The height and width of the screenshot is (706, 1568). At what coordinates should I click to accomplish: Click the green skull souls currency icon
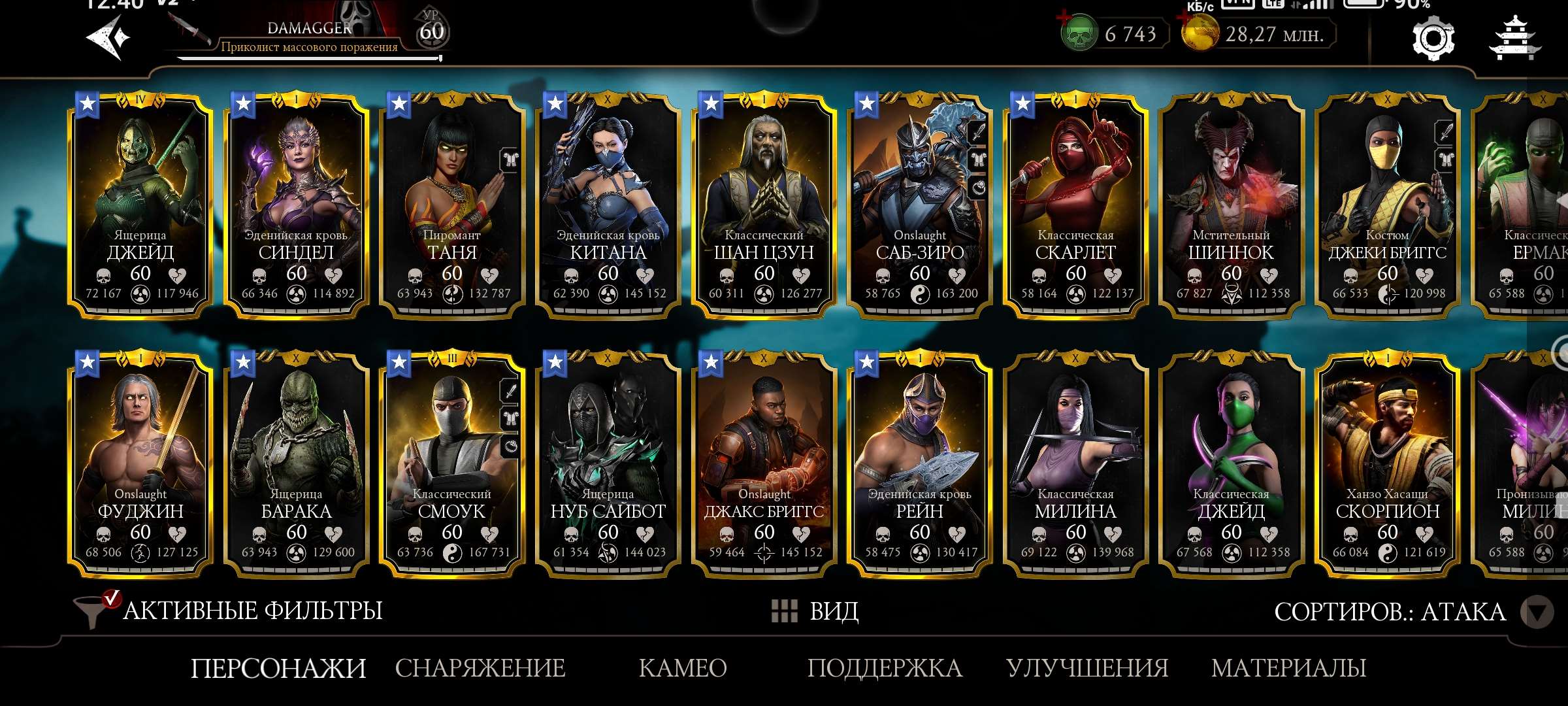coord(1079,34)
